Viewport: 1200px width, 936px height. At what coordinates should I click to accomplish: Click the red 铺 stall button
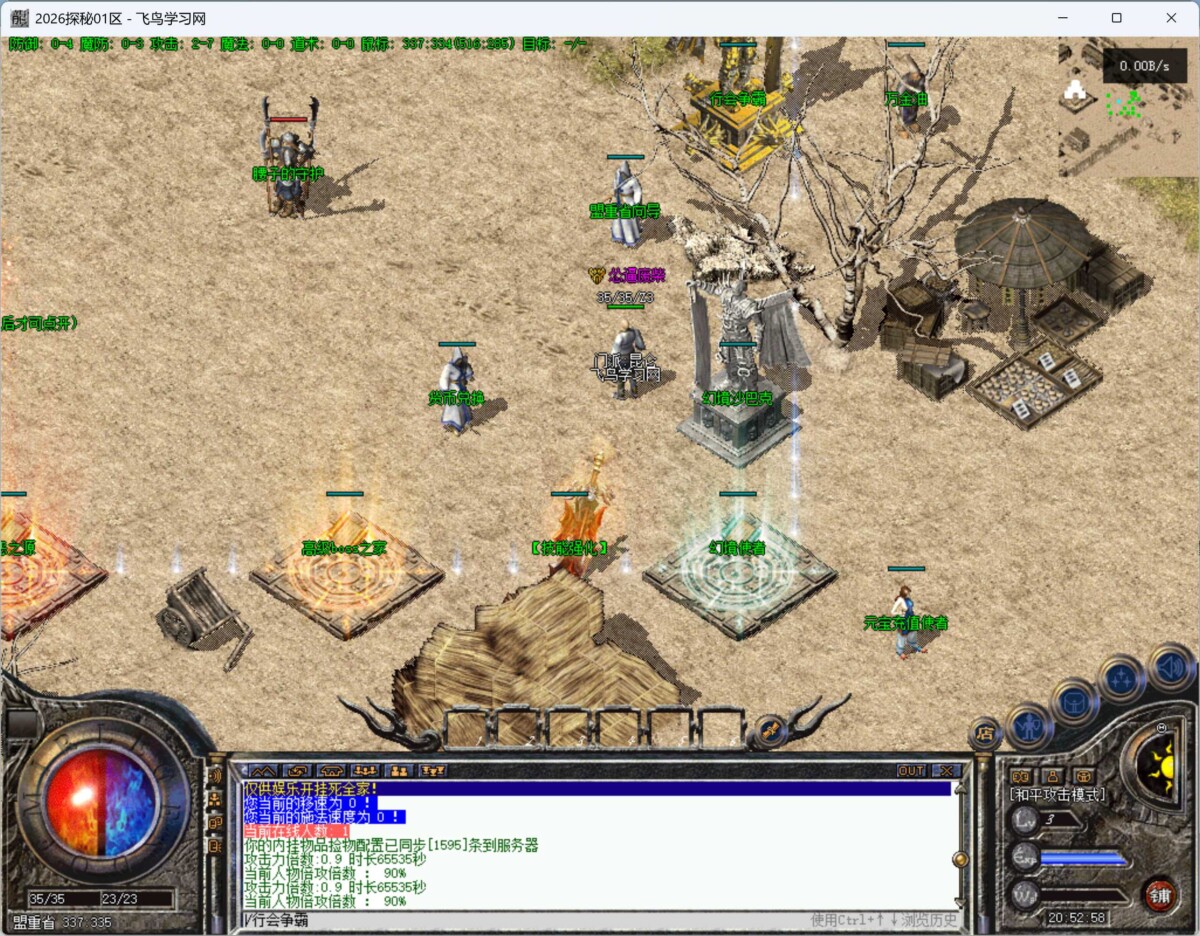pyautogui.click(x=1160, y=892)
